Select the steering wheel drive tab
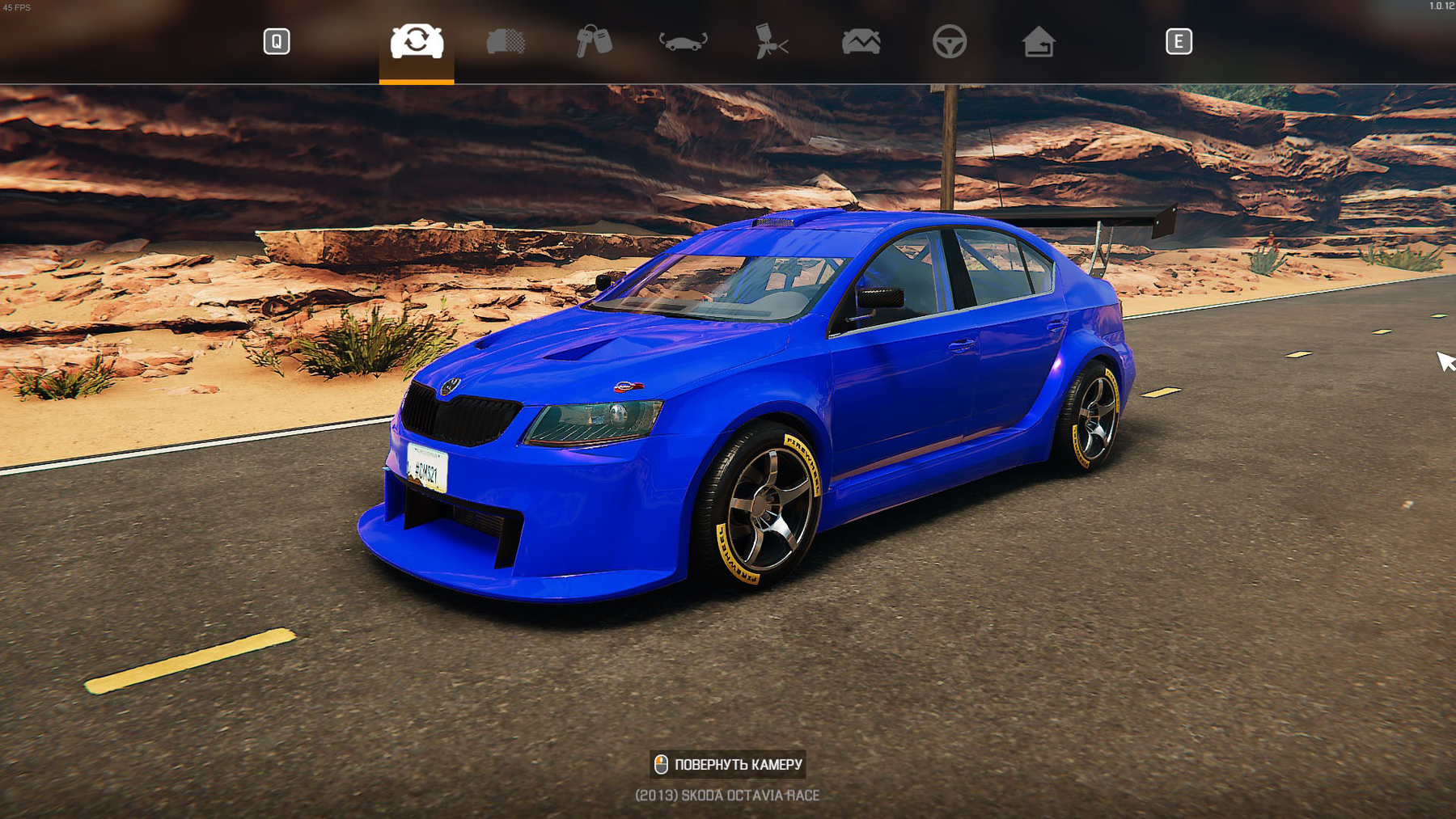 [x=950, y=41]
